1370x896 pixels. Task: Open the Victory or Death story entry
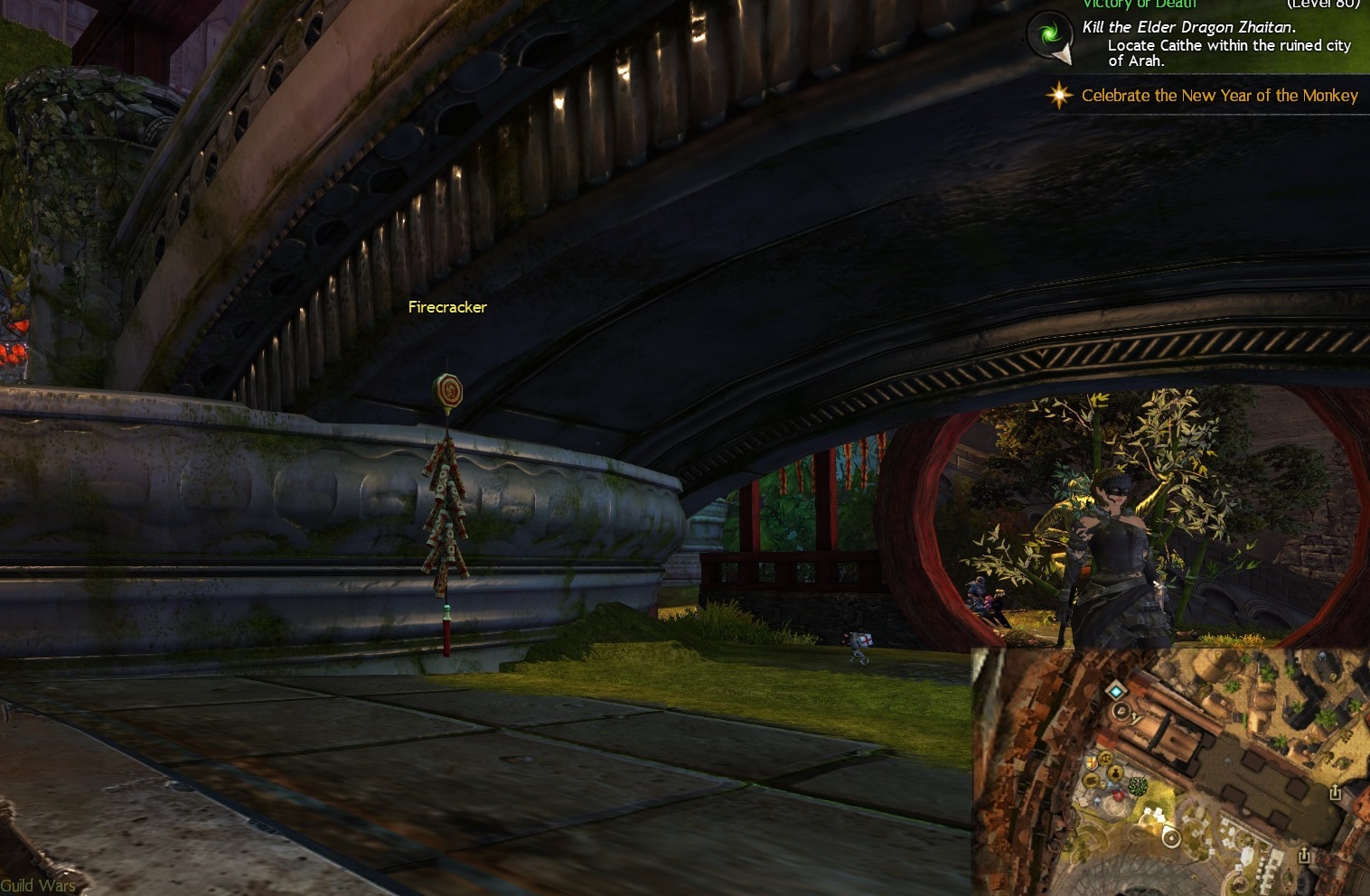1139,5
